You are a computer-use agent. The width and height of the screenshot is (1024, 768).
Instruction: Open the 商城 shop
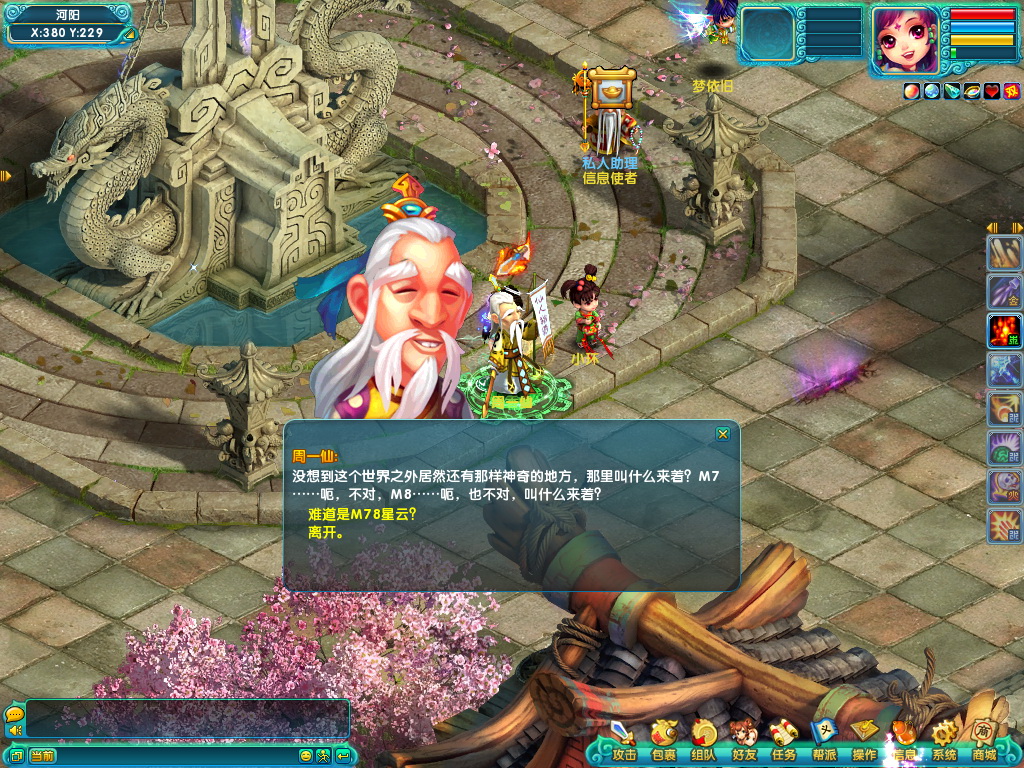pyautogui.click(x=984, y=743)
